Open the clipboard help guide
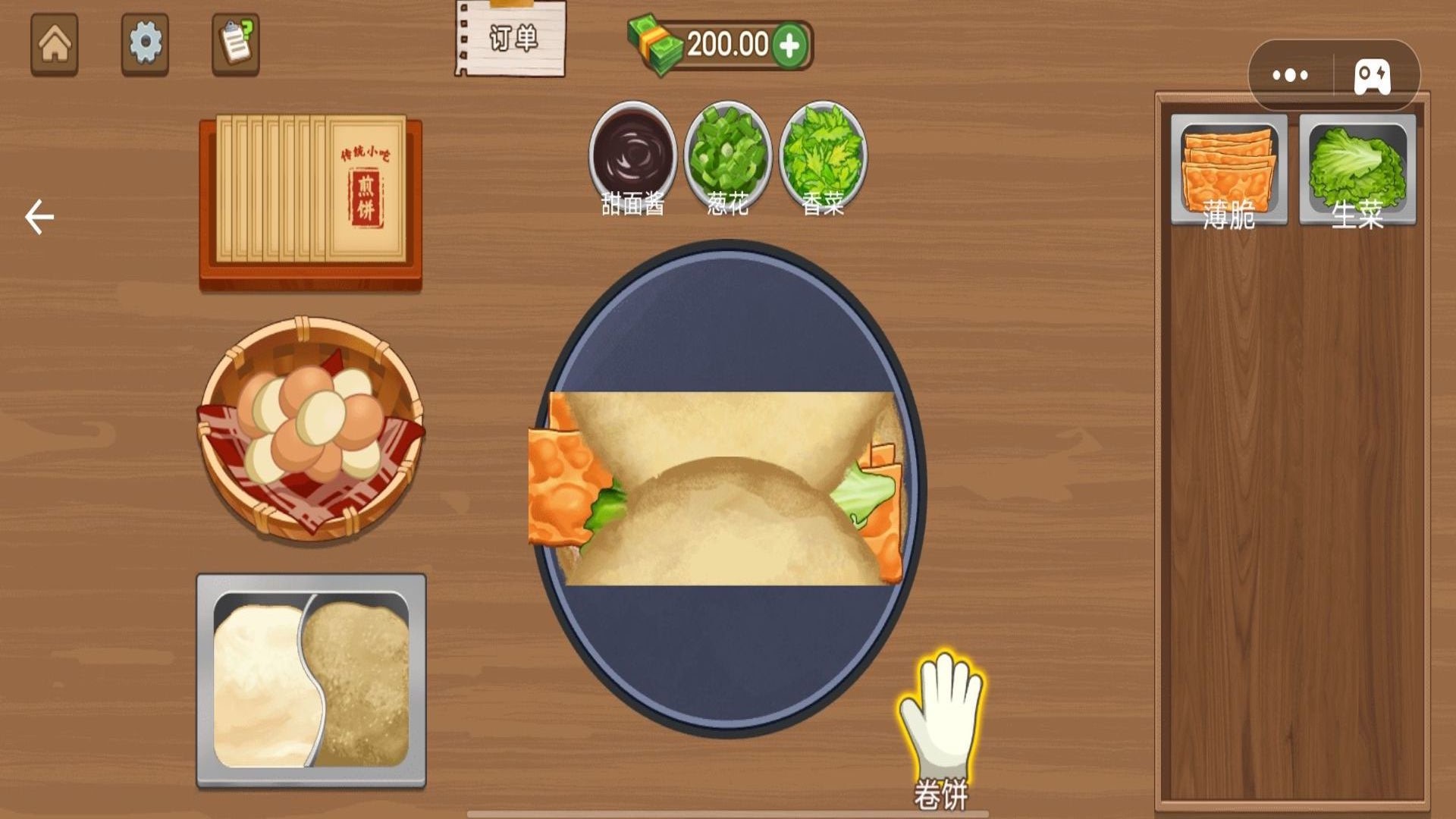The image size is (1456, 819). point(235,44)
